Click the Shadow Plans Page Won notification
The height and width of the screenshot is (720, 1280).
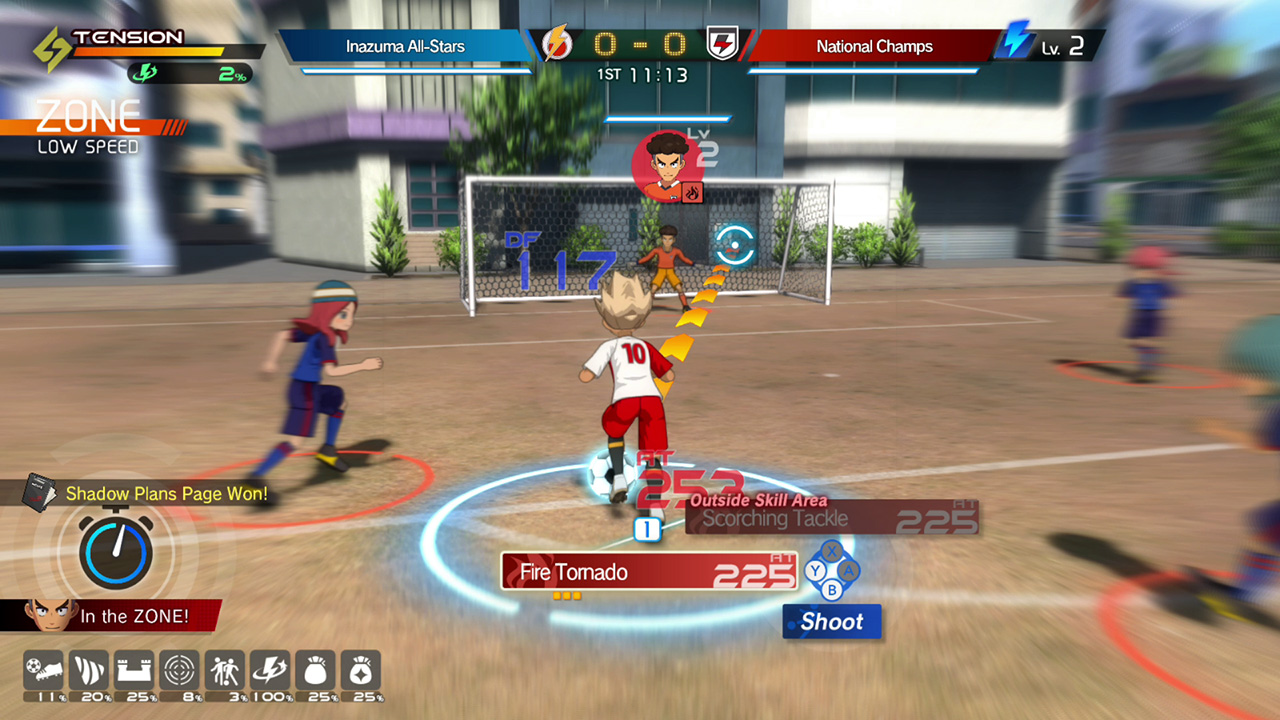(x=166, y=494)
